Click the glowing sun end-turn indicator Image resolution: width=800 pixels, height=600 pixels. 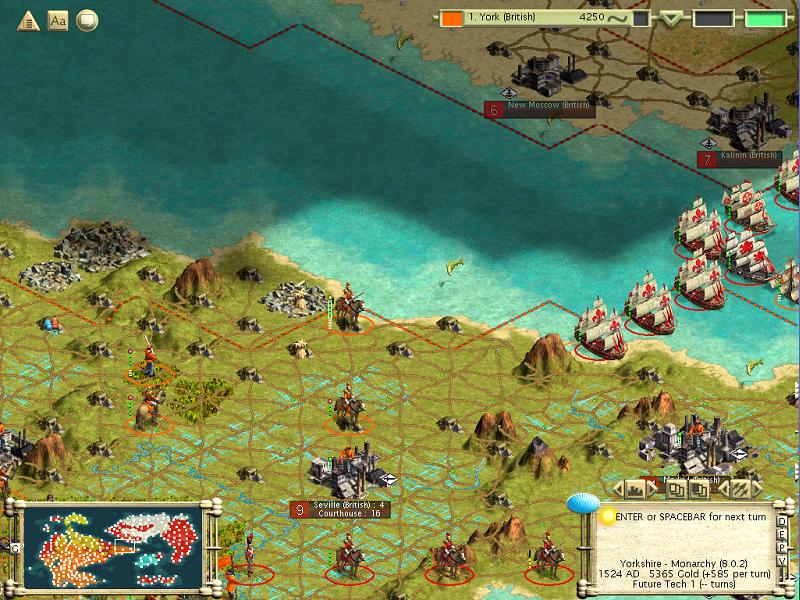[x=607, y=516]
